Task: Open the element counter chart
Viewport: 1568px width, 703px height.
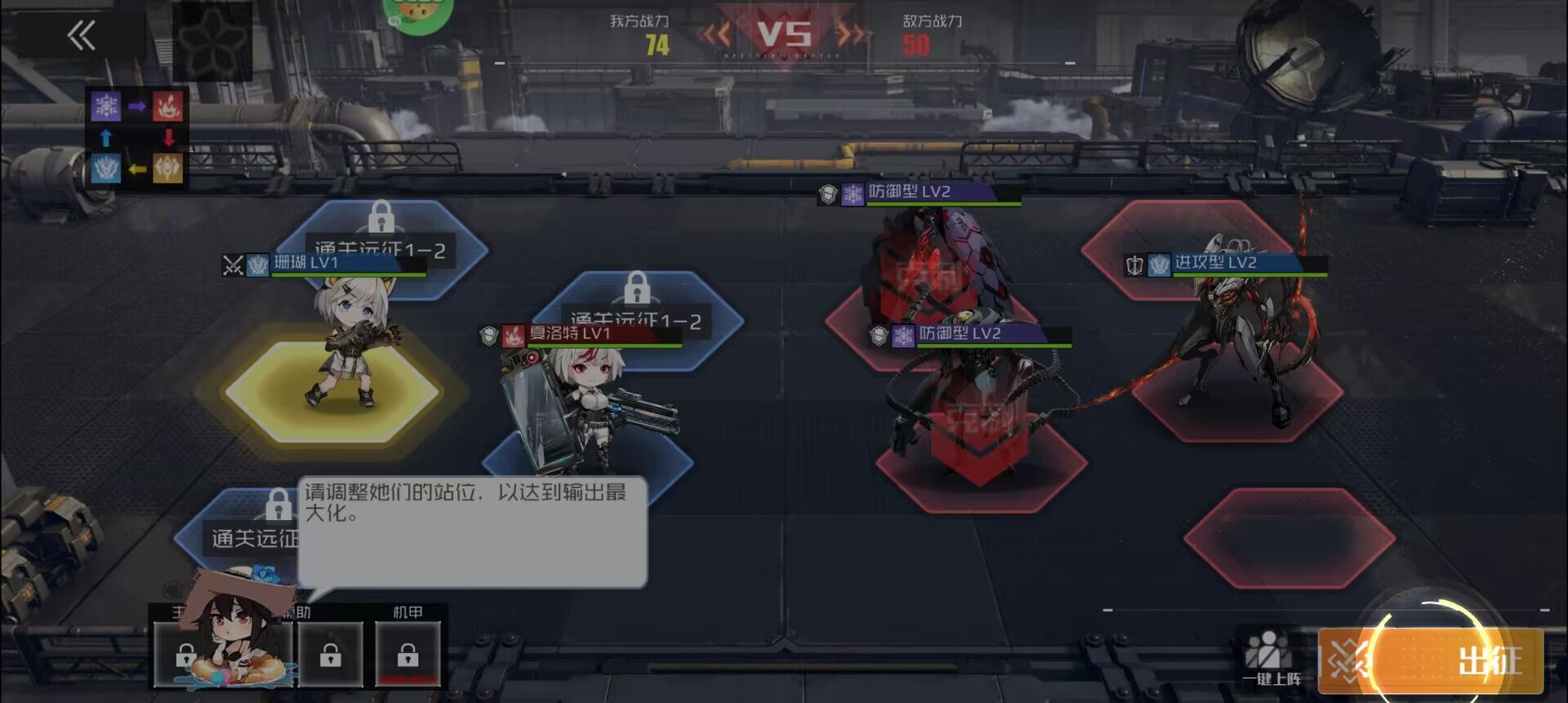Action: 137,137
